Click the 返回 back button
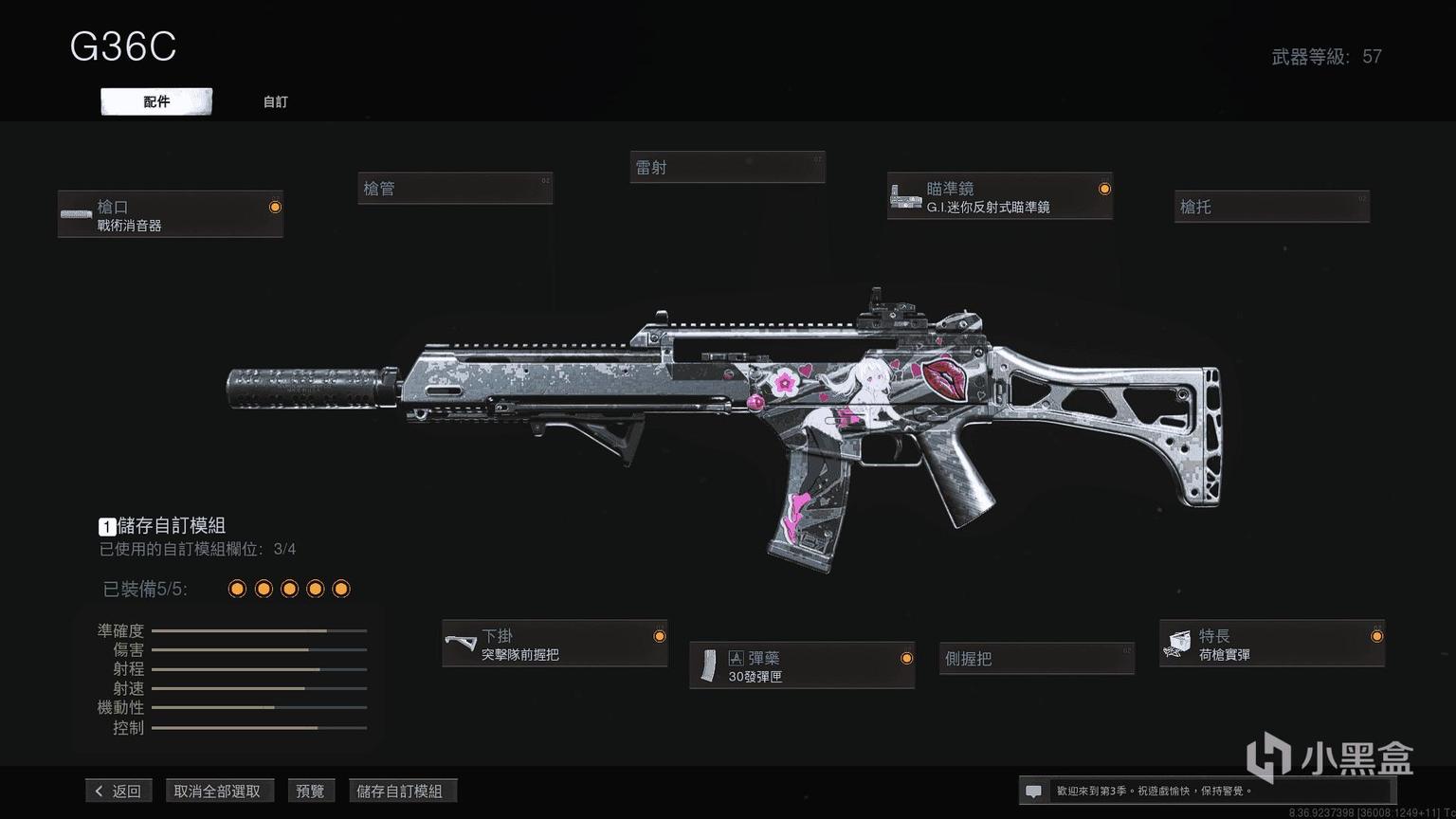 point(119,791)
